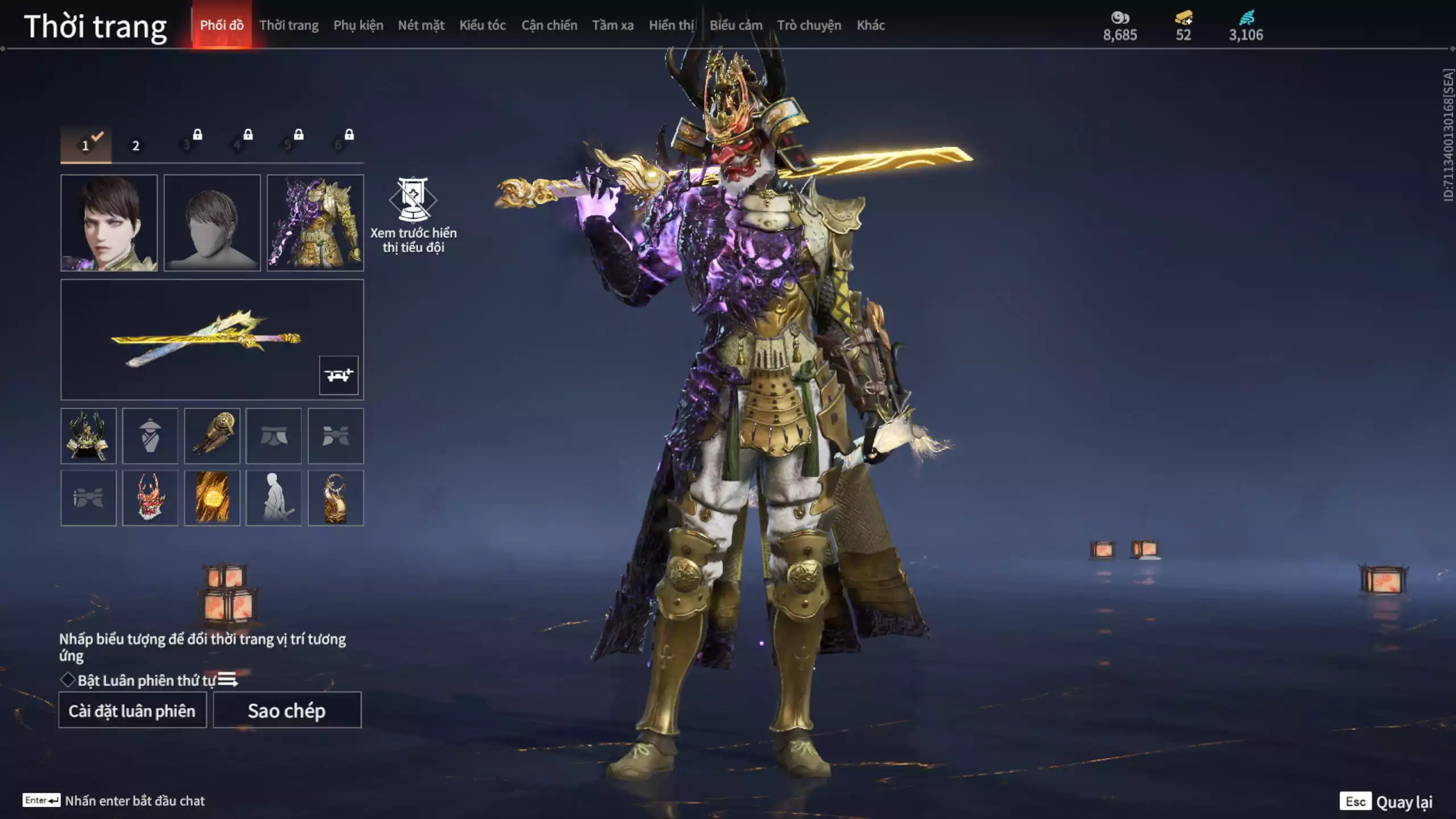Image resolution: width=1456 pixels, height=819 pixels.
Task: Click the character face portrait slot
Action: 109,222
